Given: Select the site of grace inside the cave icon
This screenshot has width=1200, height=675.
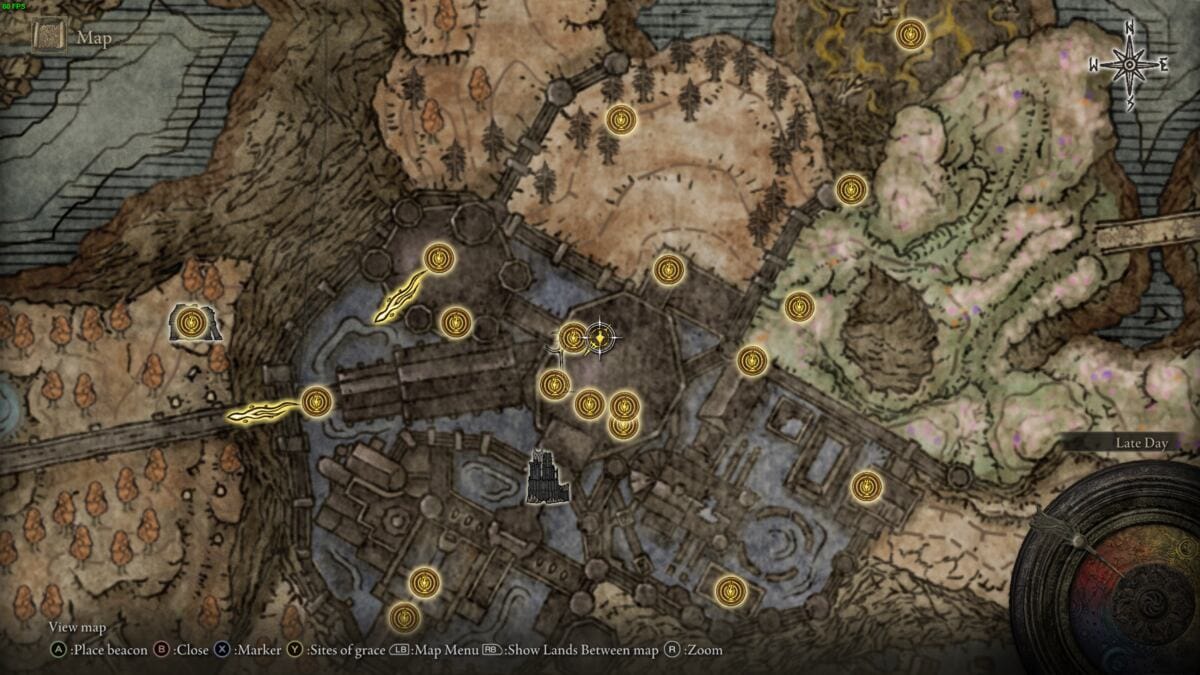Looking at the screenshot, I should [192, 322].
